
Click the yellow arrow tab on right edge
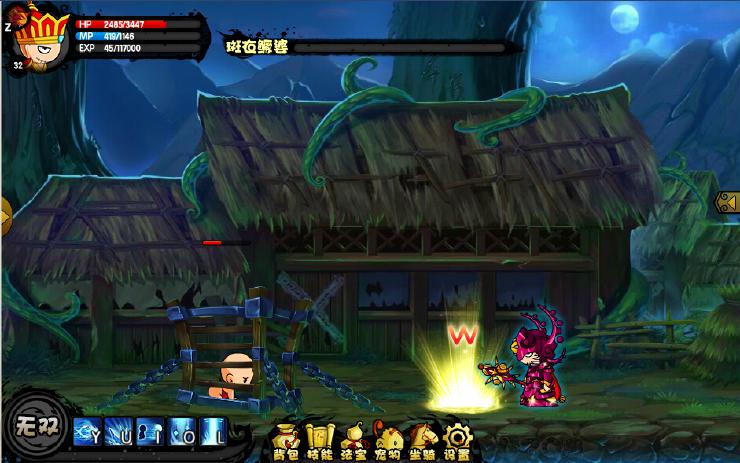[x=728, y=202]
